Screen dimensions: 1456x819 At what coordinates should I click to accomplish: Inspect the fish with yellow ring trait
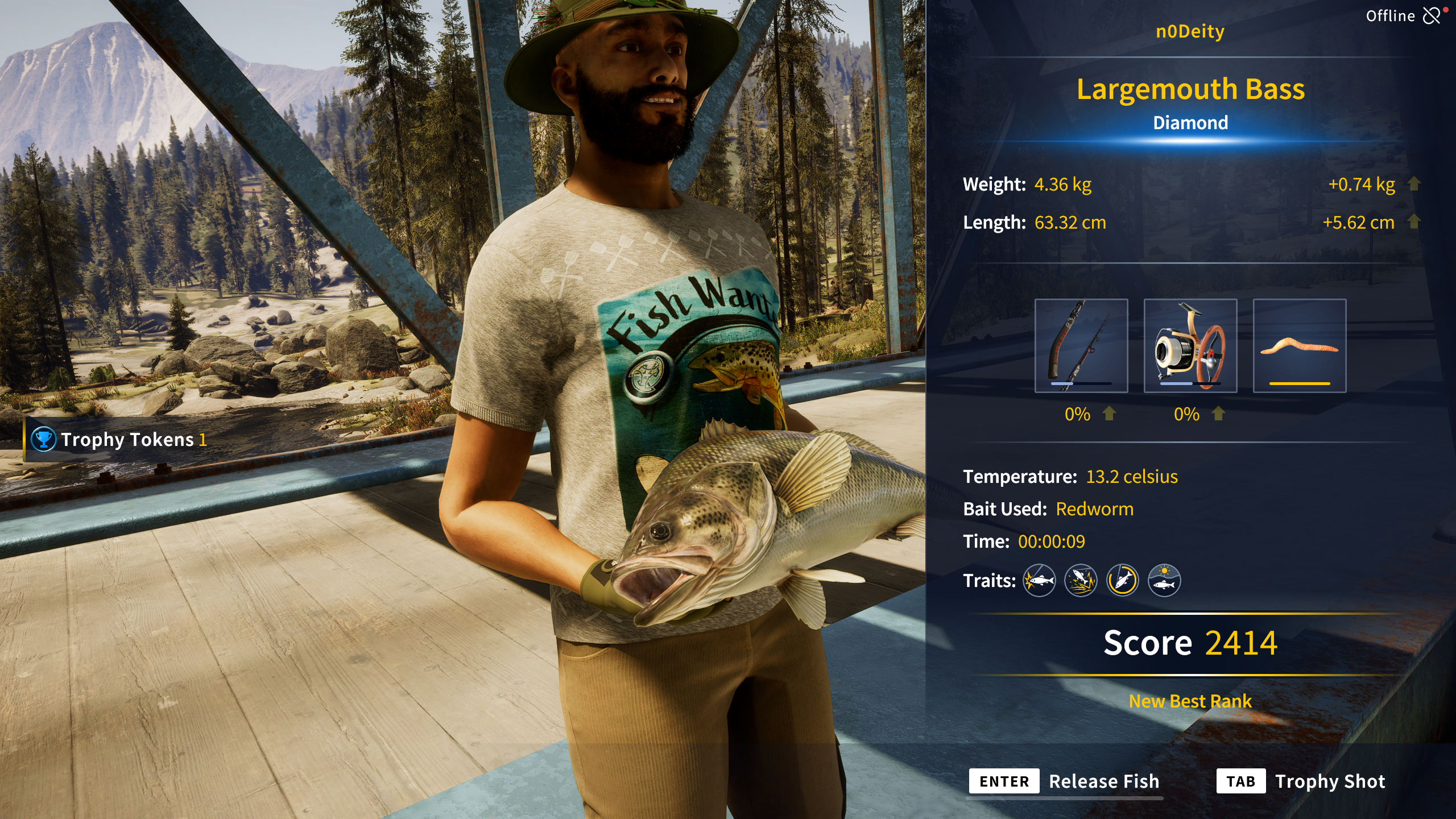pos(1122,581)
